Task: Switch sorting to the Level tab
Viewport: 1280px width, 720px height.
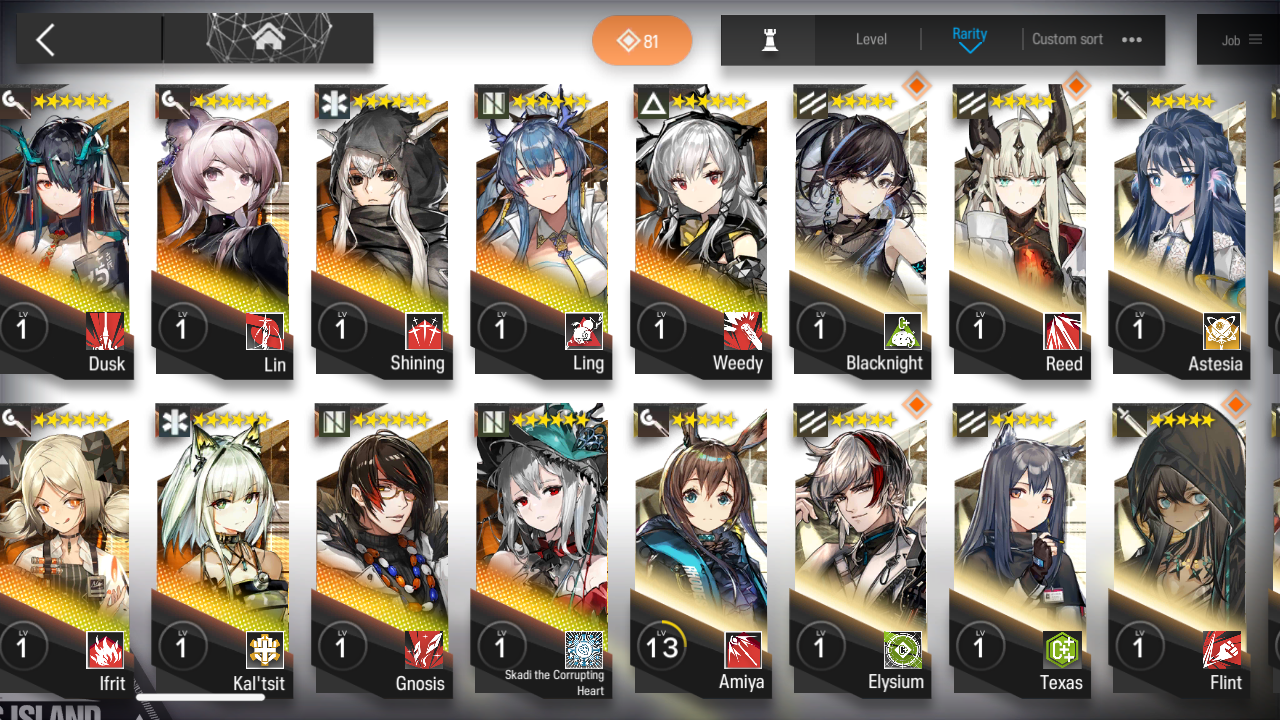Action: click(870, 39)
